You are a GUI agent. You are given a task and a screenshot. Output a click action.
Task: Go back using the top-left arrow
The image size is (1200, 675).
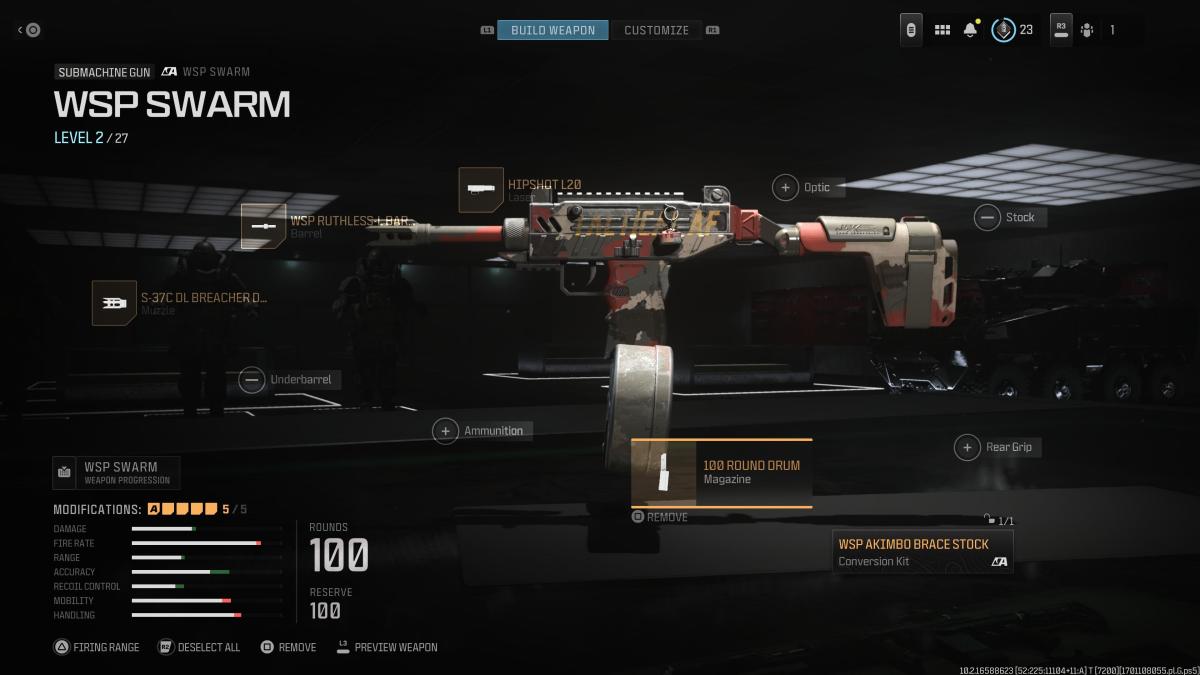coord(29,30)
